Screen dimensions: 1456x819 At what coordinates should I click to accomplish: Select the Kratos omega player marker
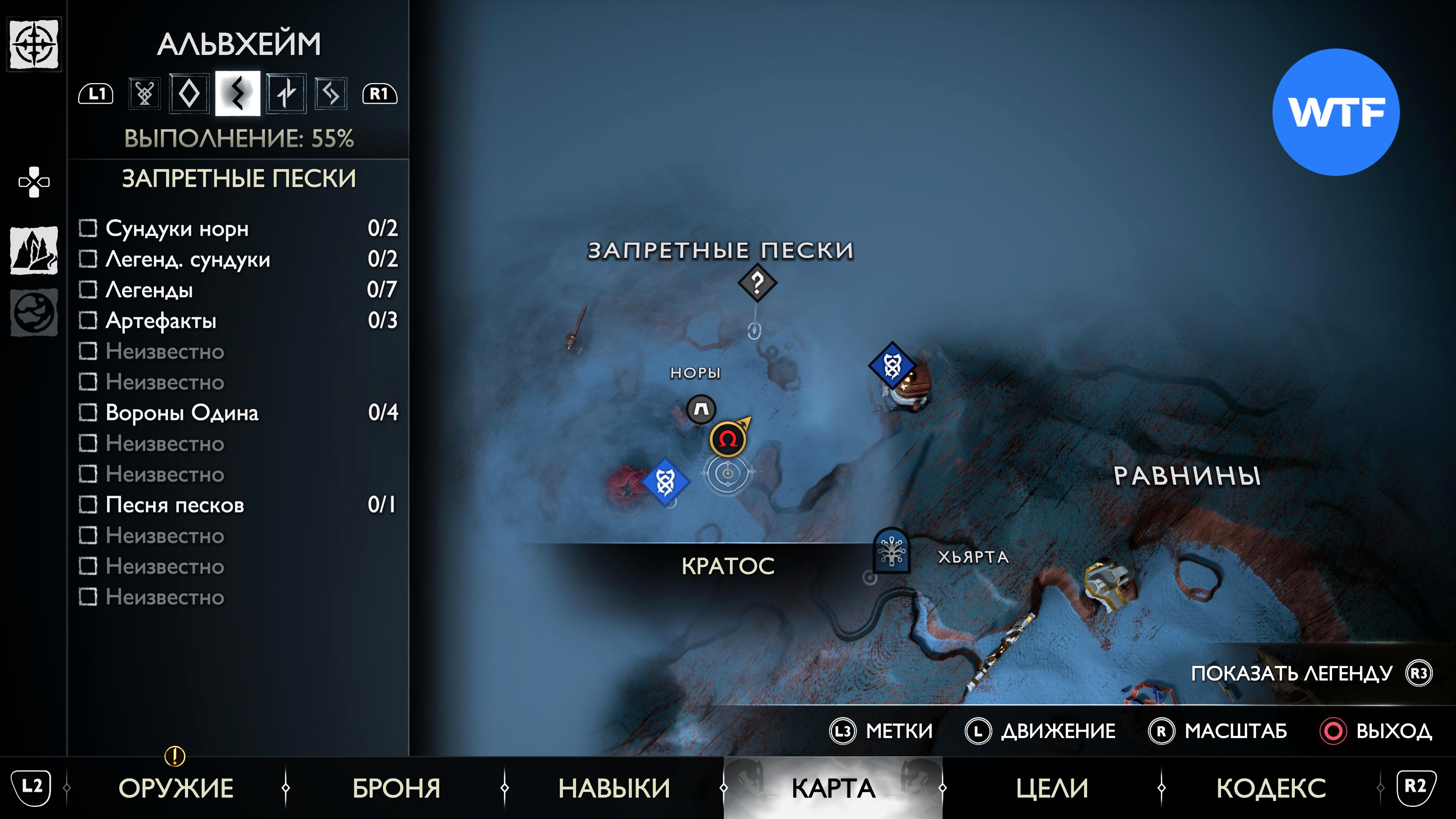point(728,439)
